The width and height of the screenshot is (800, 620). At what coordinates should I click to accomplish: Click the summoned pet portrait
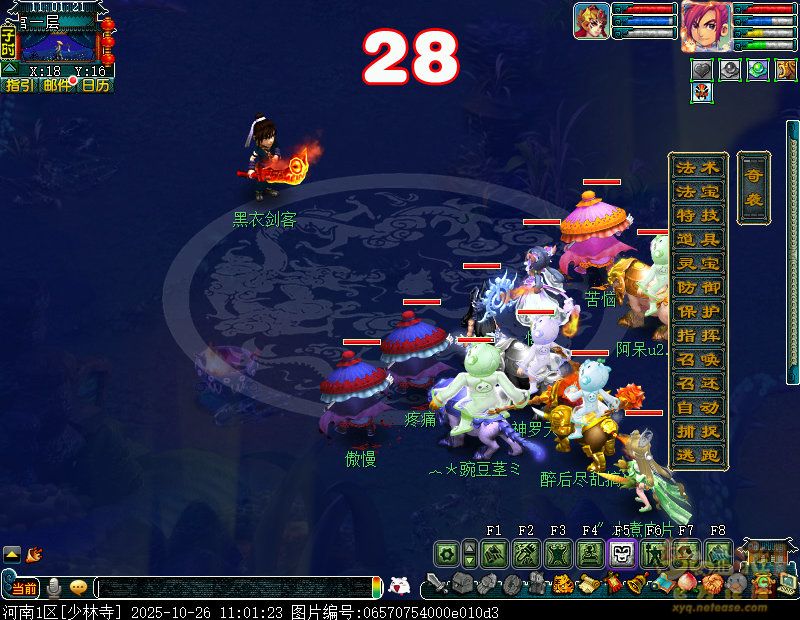590,21
